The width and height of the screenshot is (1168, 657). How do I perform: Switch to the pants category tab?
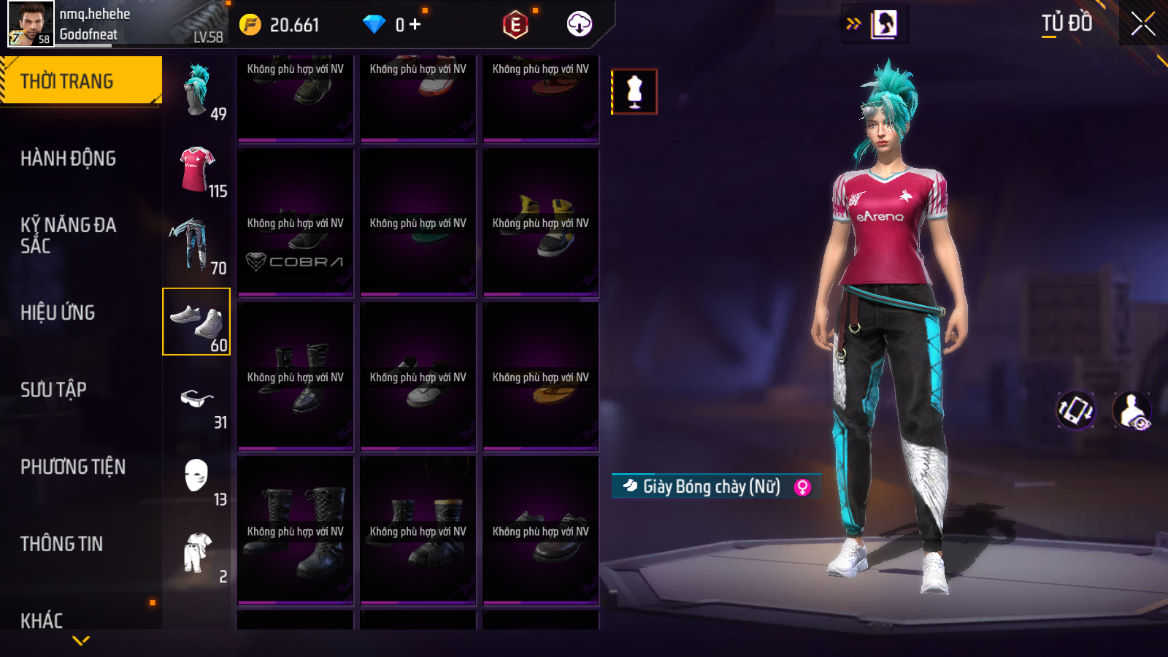click(x=197, y=245)
